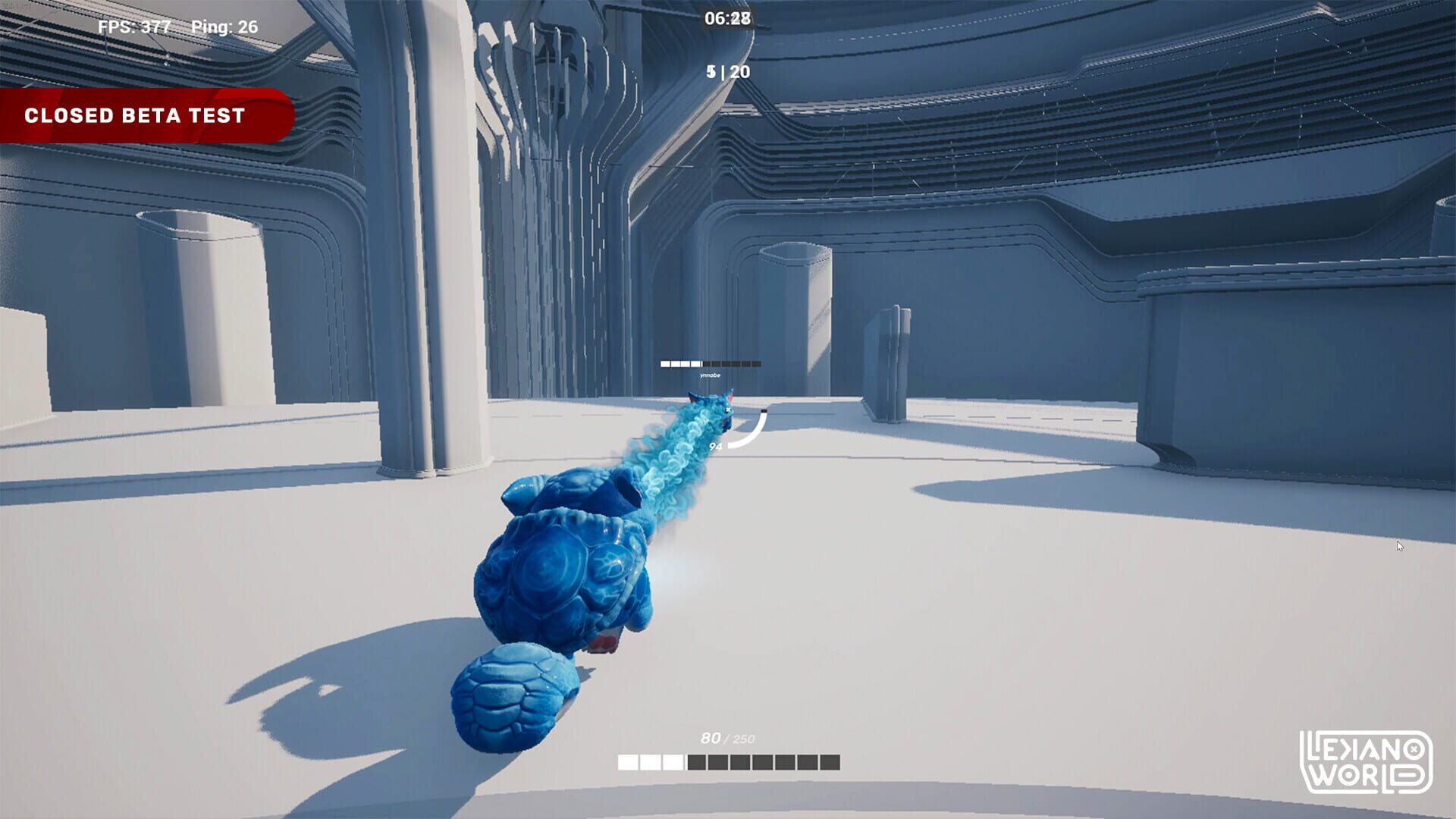1456x819 pixels.
Task: Click the 94 cooldown number
Action: (715, 447)
